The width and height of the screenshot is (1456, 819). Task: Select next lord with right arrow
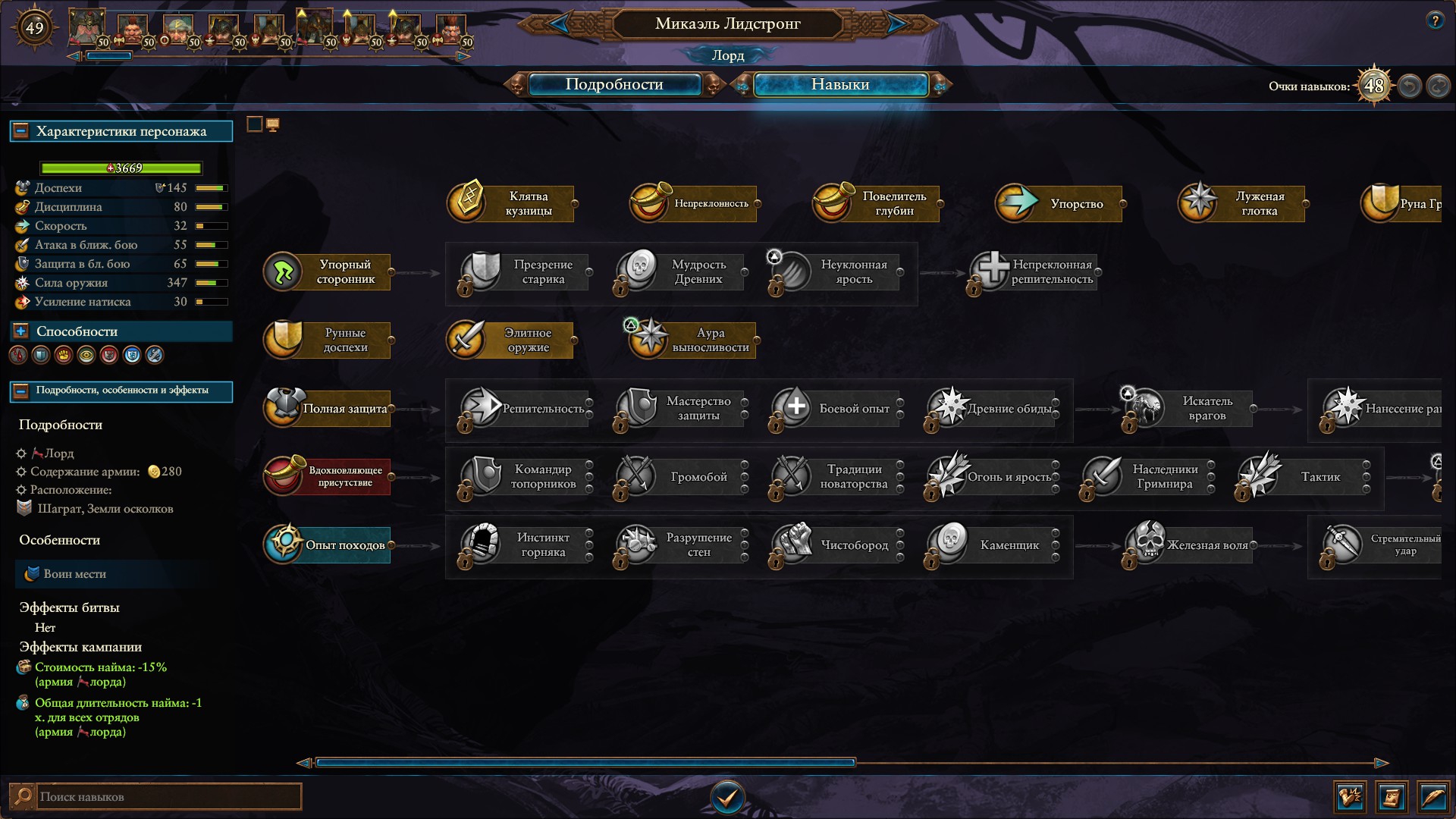[896, 24]
